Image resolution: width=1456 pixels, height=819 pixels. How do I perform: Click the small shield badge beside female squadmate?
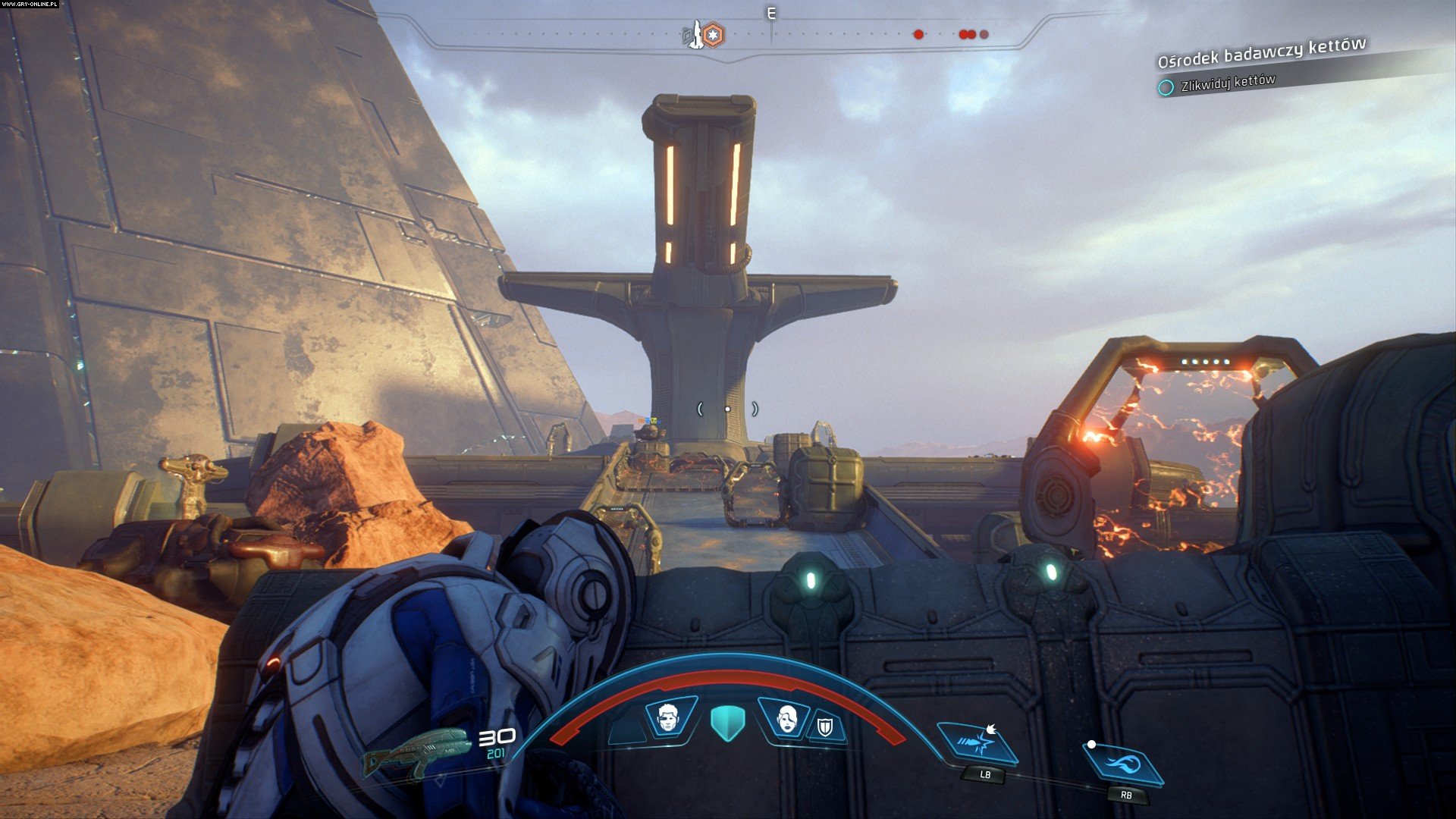pos(826,727)
